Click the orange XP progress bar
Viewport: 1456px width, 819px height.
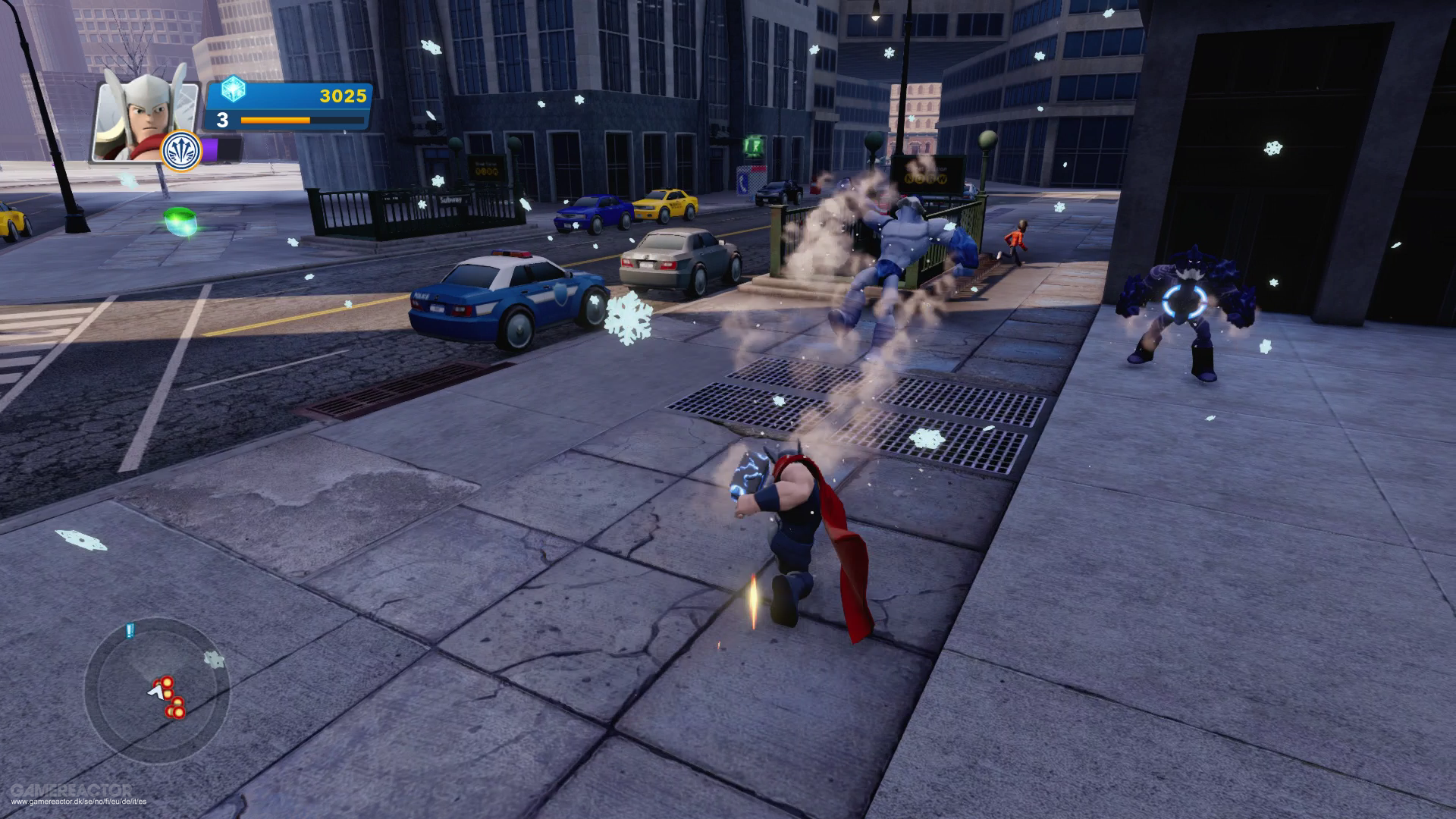(x=273, y=121)
